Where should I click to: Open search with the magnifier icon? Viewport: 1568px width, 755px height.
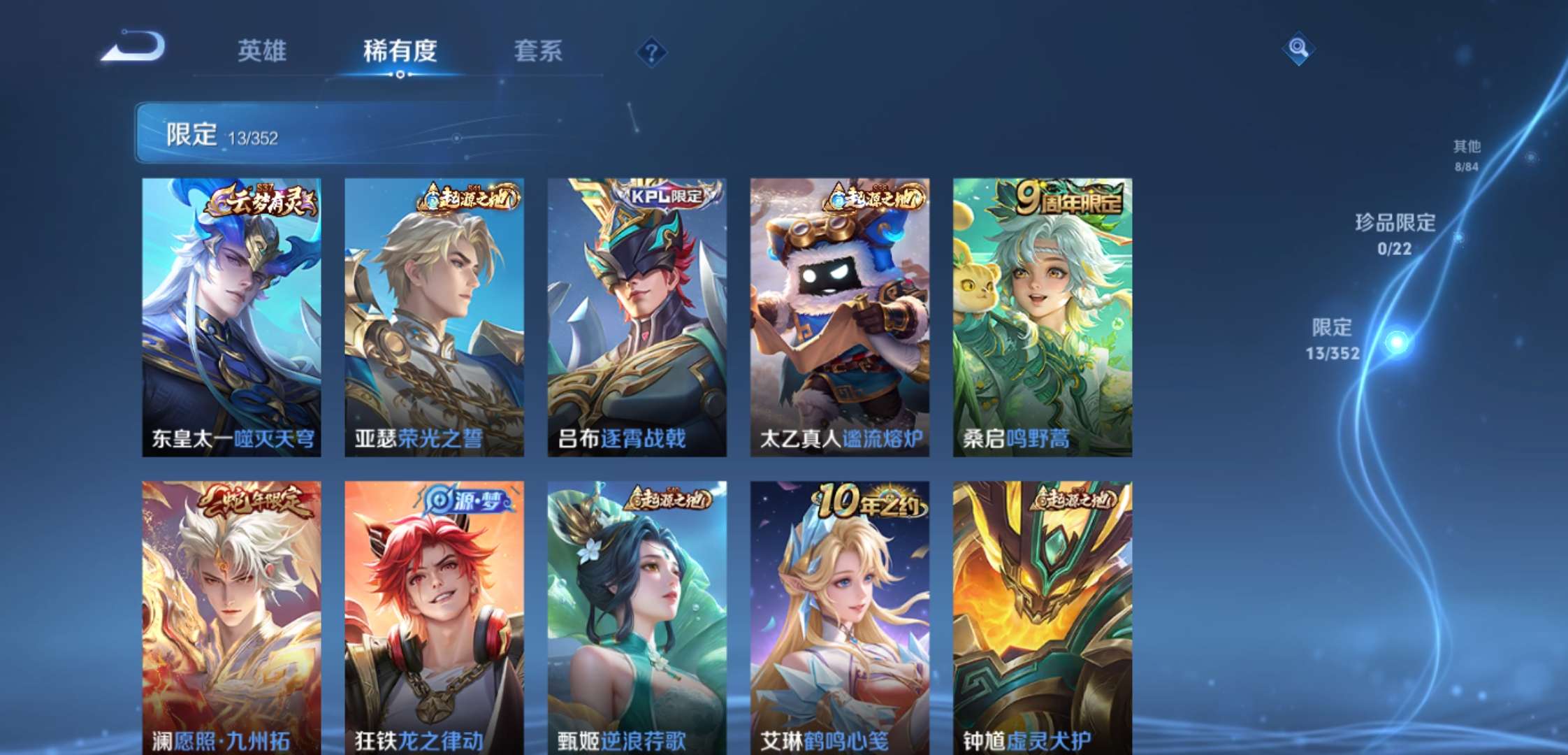click(x=1298, y=50)
